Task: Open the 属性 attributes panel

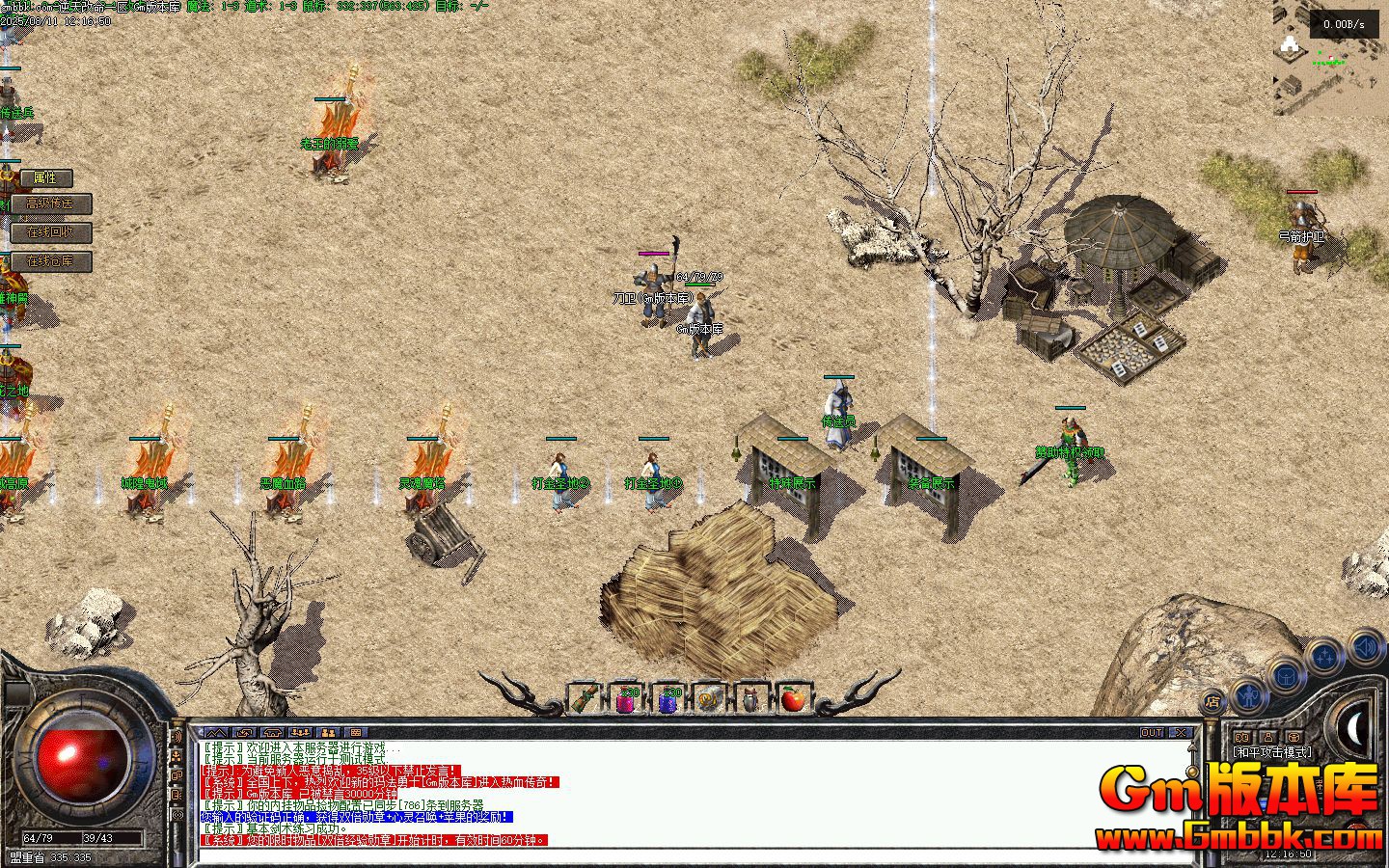Action: 45,178
